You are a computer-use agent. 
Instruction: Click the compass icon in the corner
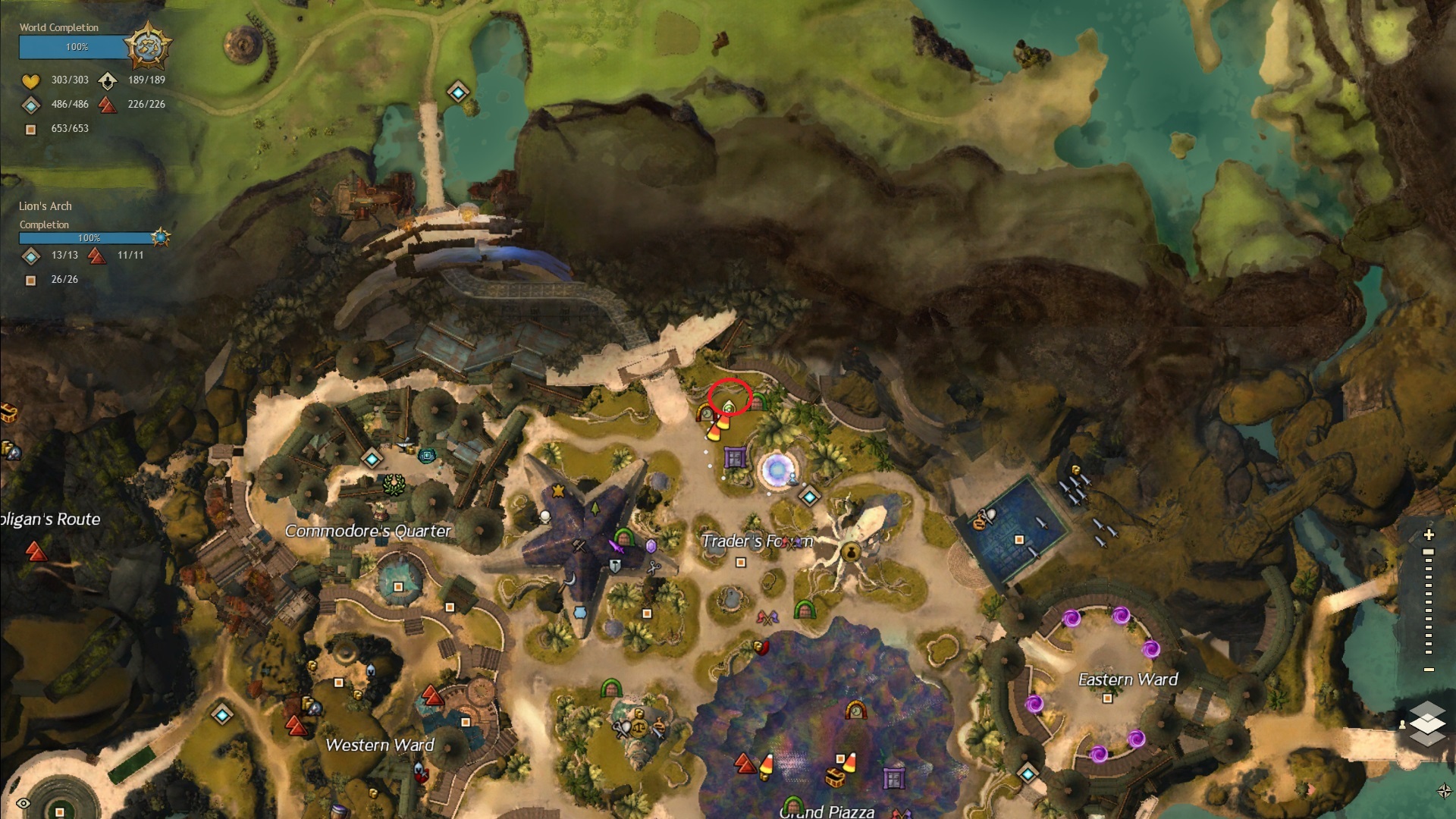pos(1444,791)
